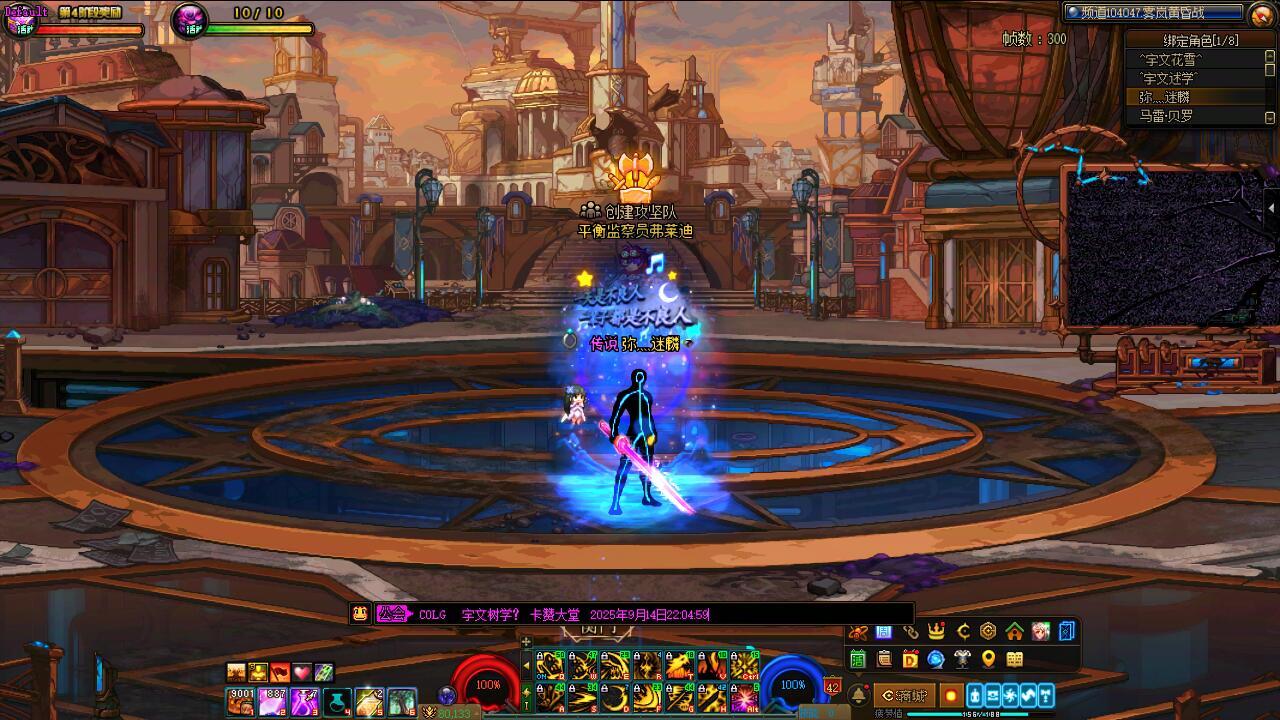Open the green calendar activity icon

tap(858, 659)
